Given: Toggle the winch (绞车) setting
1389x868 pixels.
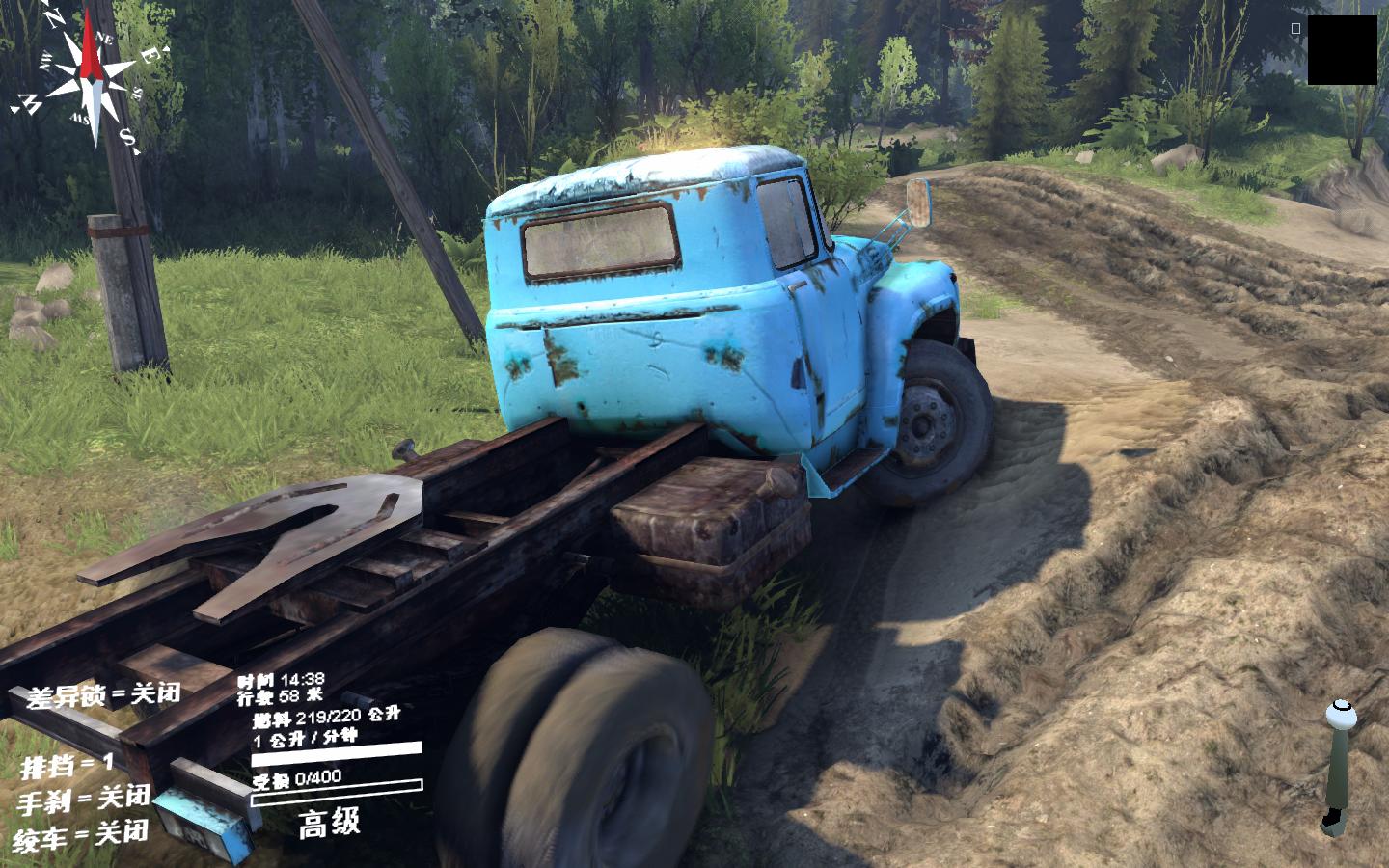Looking at the screenshot, I should pos(82,834).
